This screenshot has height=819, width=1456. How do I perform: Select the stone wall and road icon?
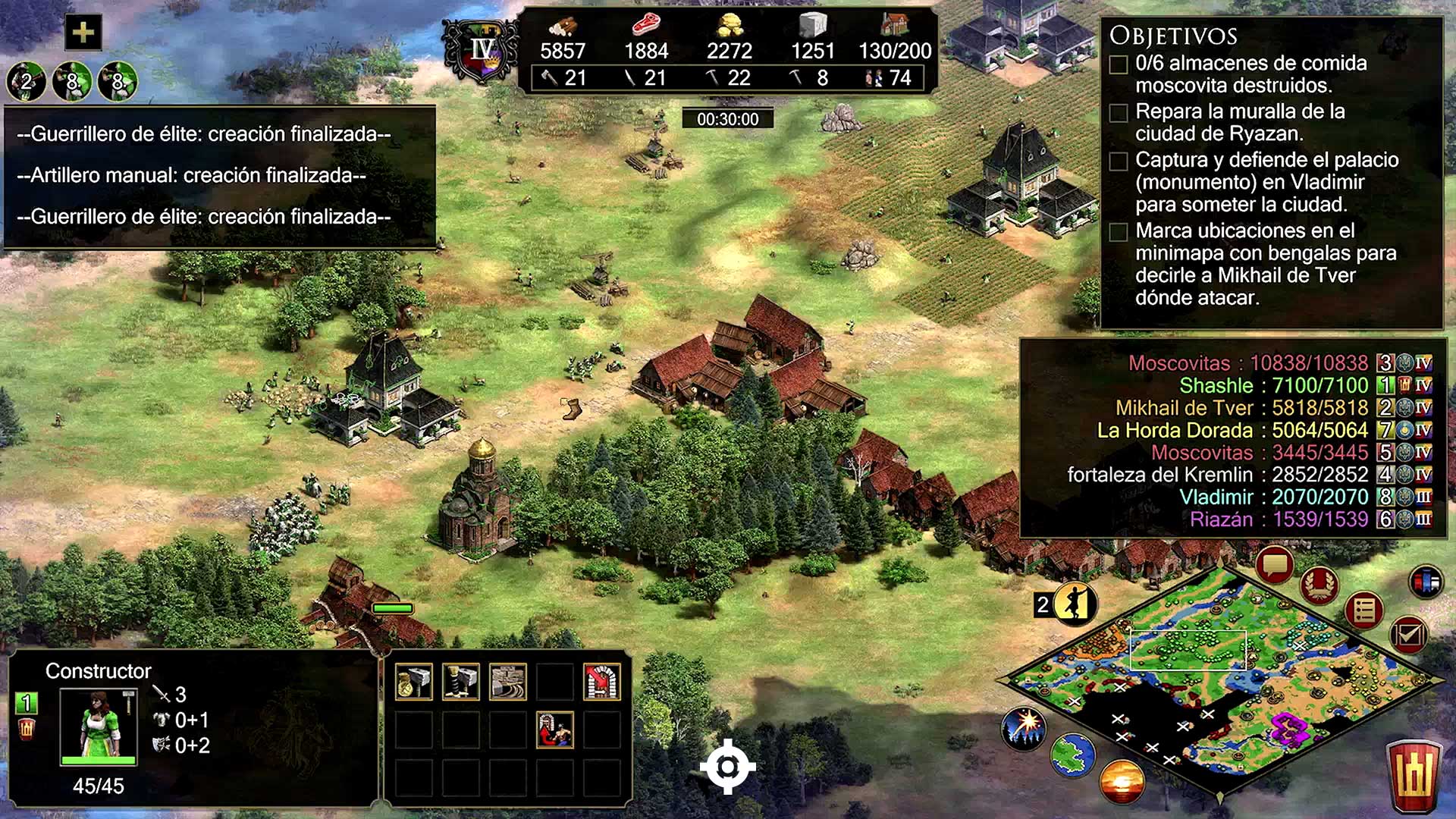click(x=508, y=682)
